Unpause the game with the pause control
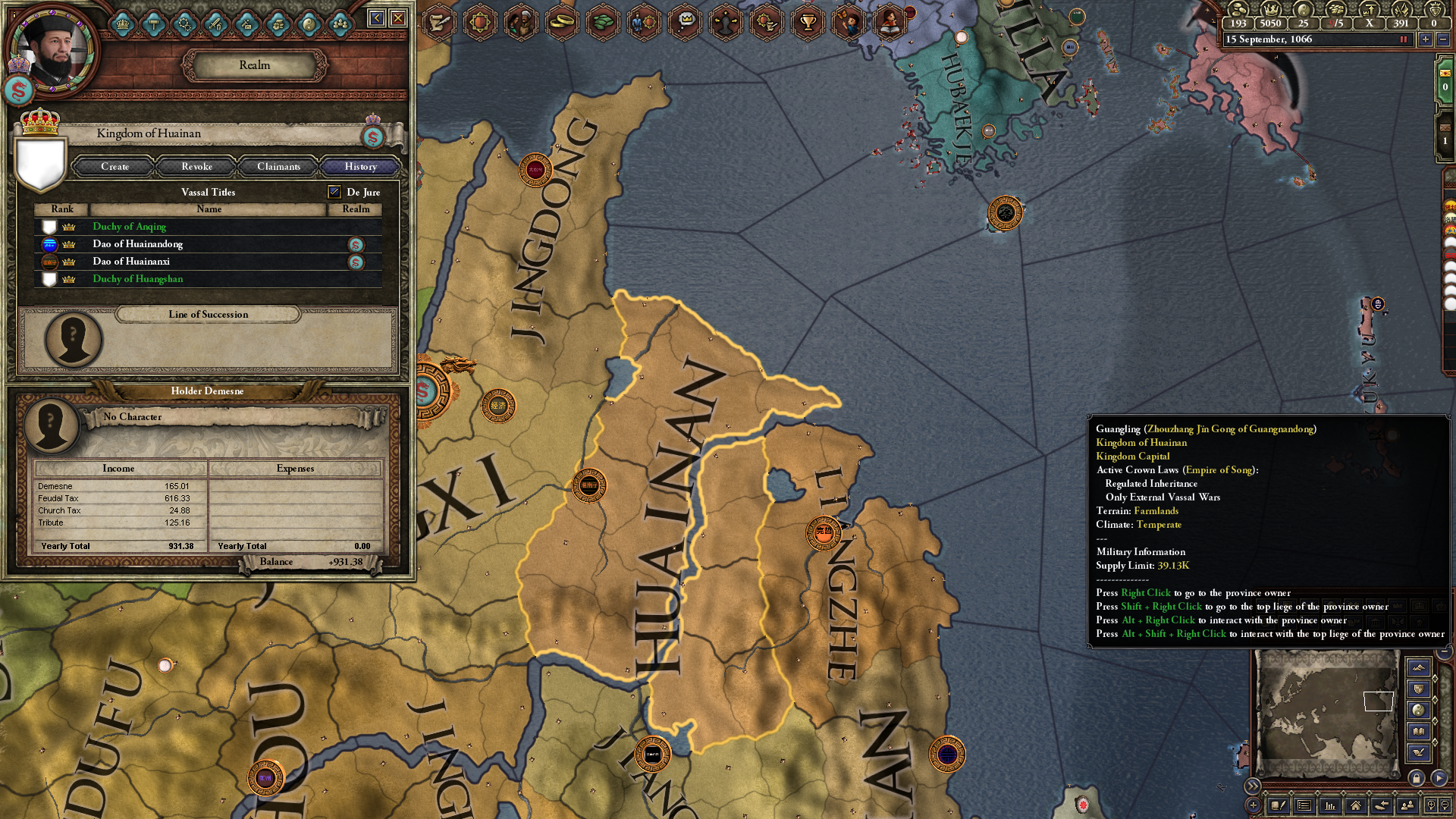This screenshot has height=819, width=1456. coord(1403,39)
